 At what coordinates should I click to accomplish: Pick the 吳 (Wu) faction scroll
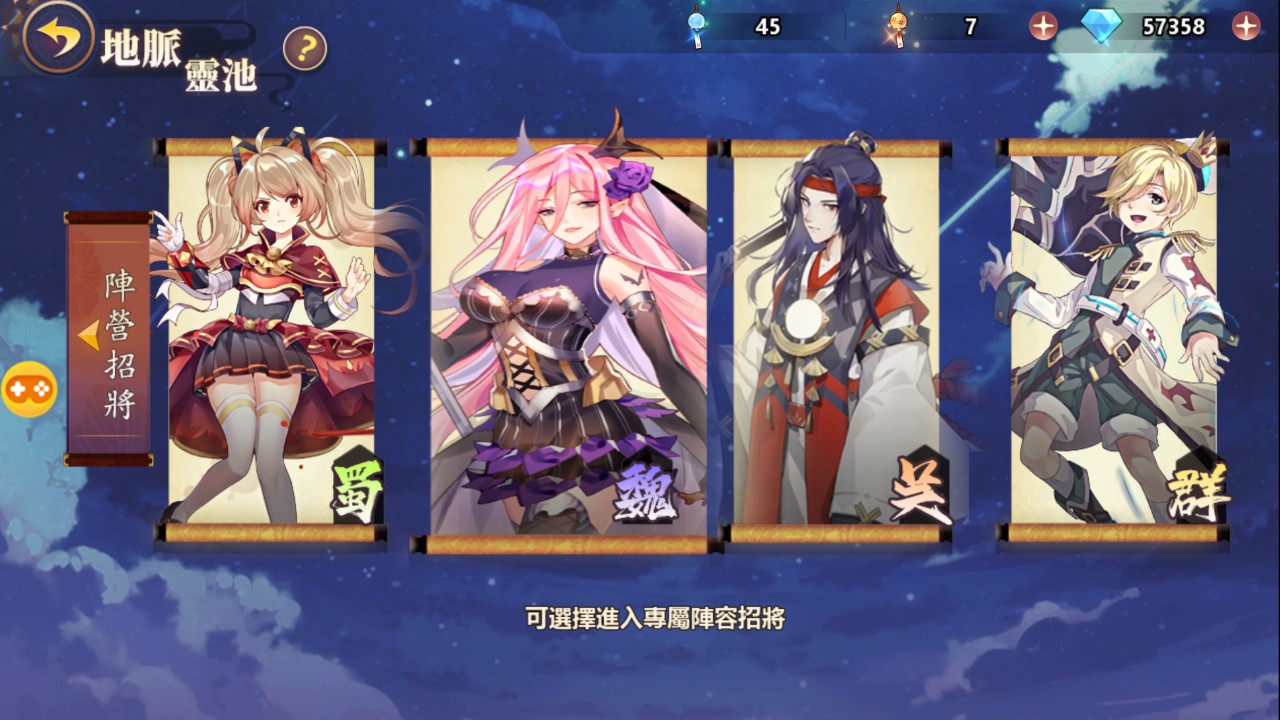click(x=838, y=338)
